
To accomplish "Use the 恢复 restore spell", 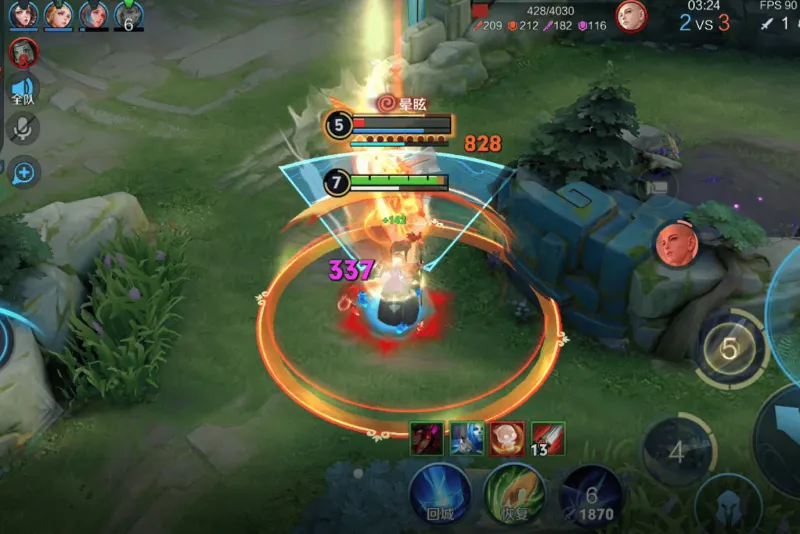I will (x=514, y=492).
